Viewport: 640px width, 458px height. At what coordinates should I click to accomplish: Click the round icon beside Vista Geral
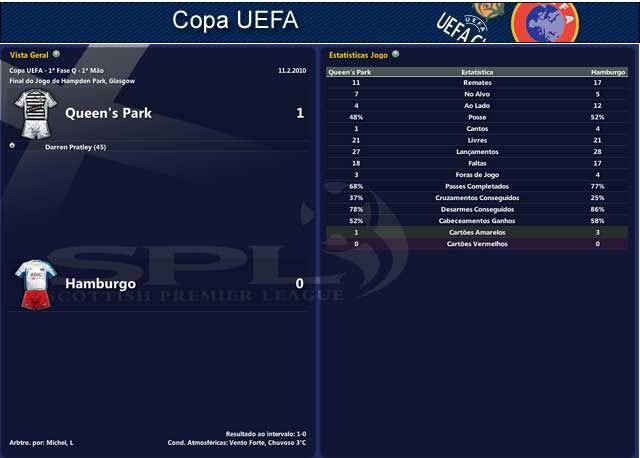point(56,54)
